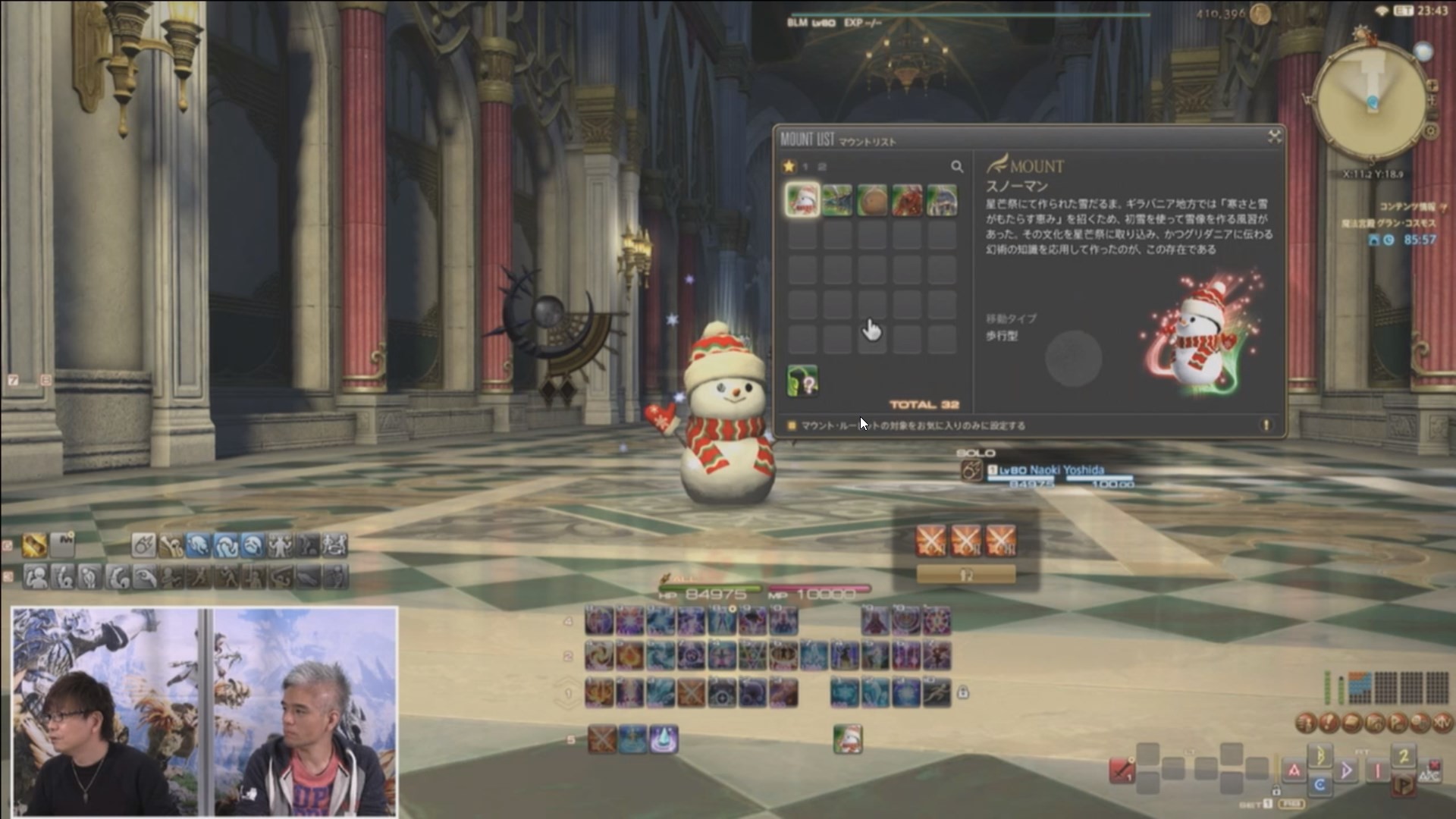Click the blue timer icon beside the 85:57 countdown
The height and width of the screenshot is (819, 1456).
click(x=1387, y=241)
